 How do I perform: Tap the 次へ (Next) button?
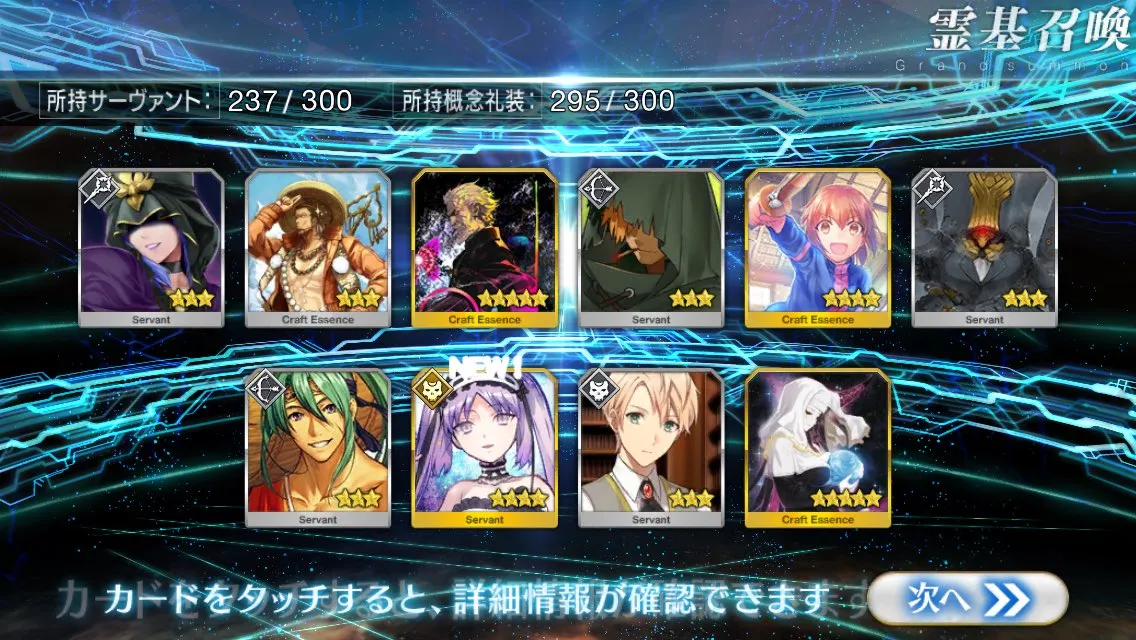point(966,598)
